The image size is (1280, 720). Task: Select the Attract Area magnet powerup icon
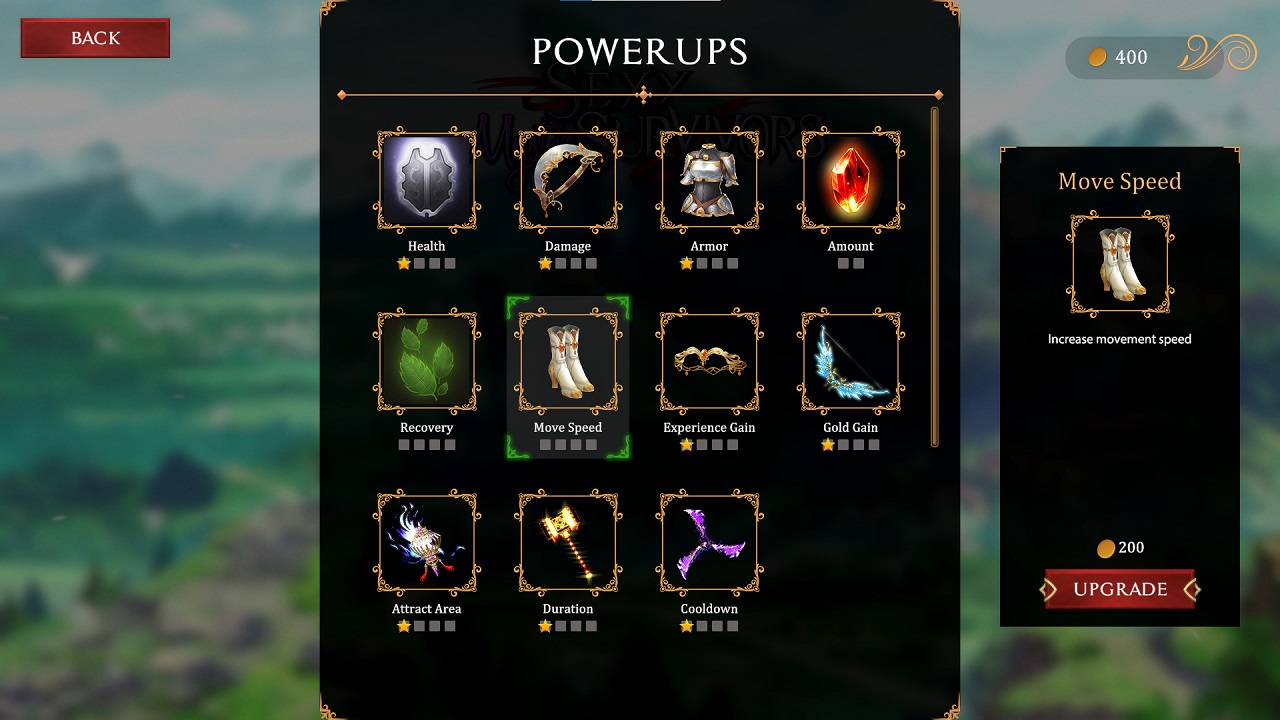click(x=426, y=543)
